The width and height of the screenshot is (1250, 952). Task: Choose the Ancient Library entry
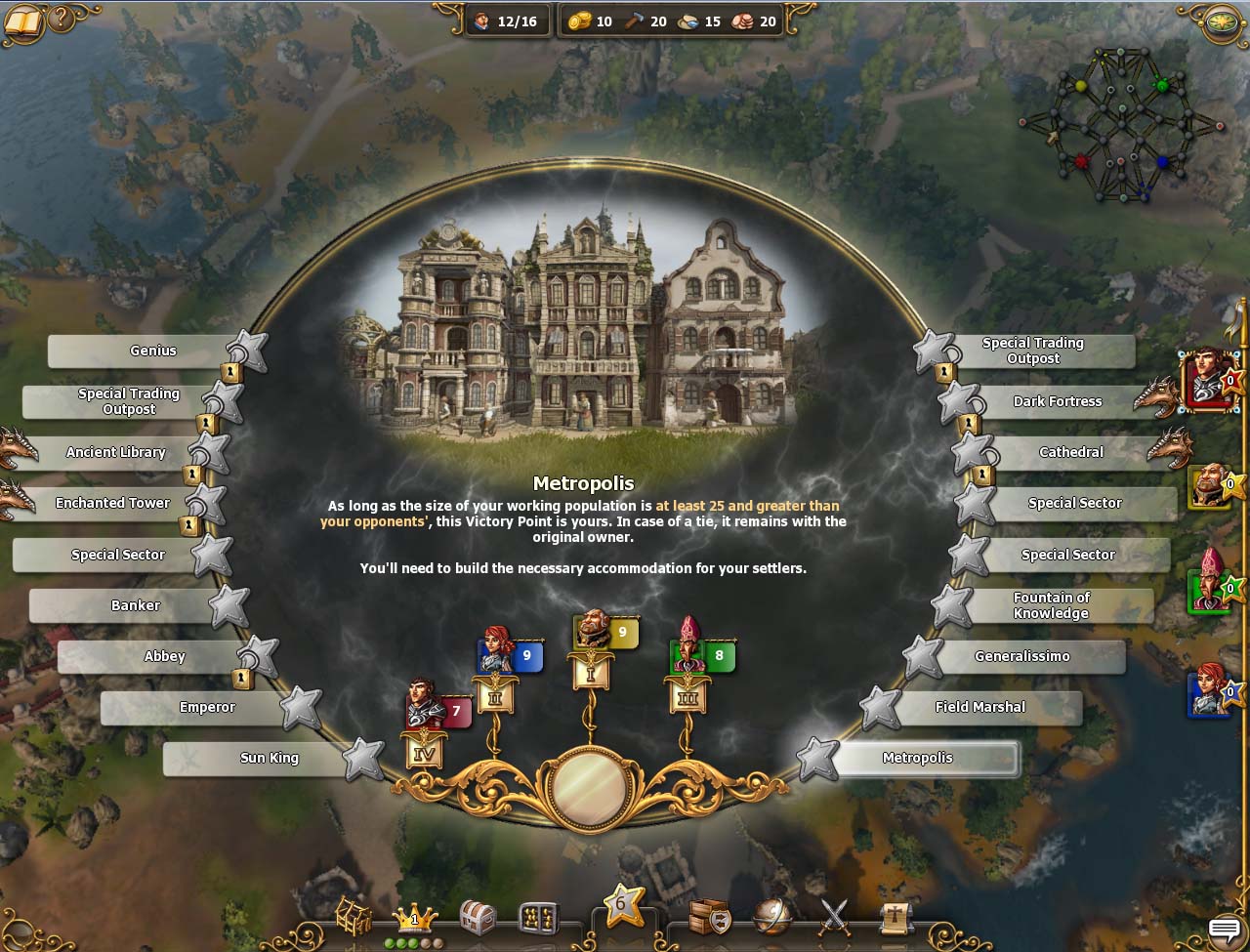pyautogui.click(x=116, y=453)
